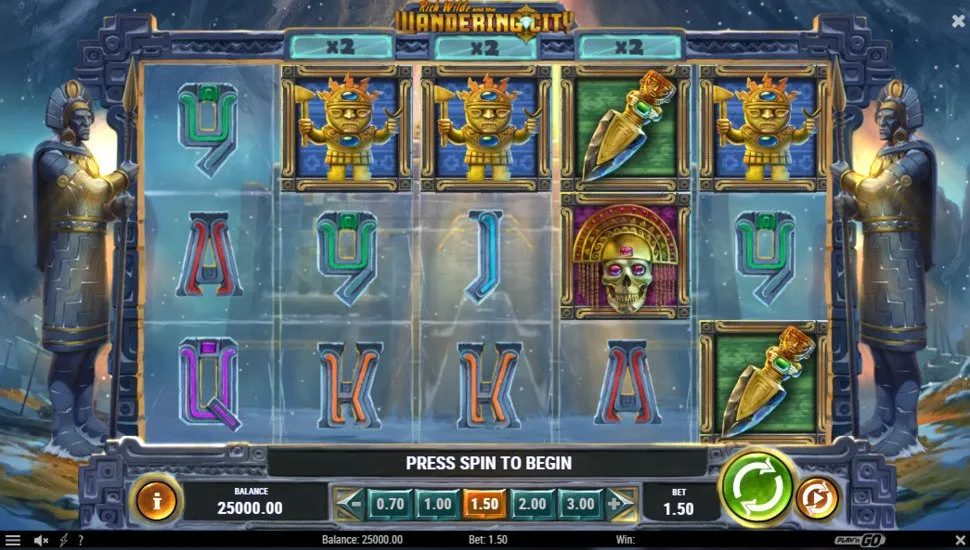The image size is (970, 550).
Task: Open the hamburger menu
Action: click(x=13, y=540)
